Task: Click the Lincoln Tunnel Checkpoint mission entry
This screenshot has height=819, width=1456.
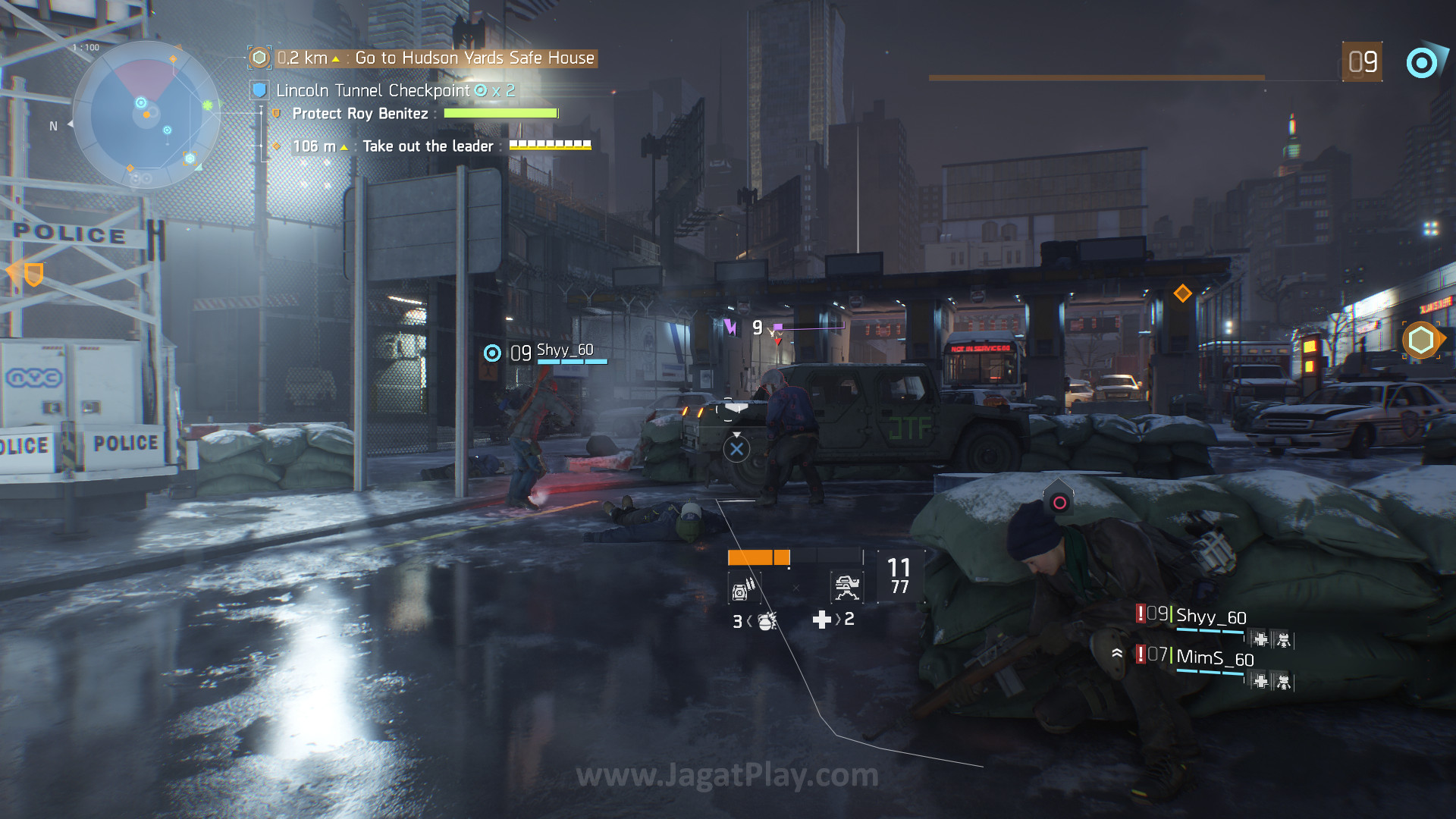Action: tap(372, 91)
